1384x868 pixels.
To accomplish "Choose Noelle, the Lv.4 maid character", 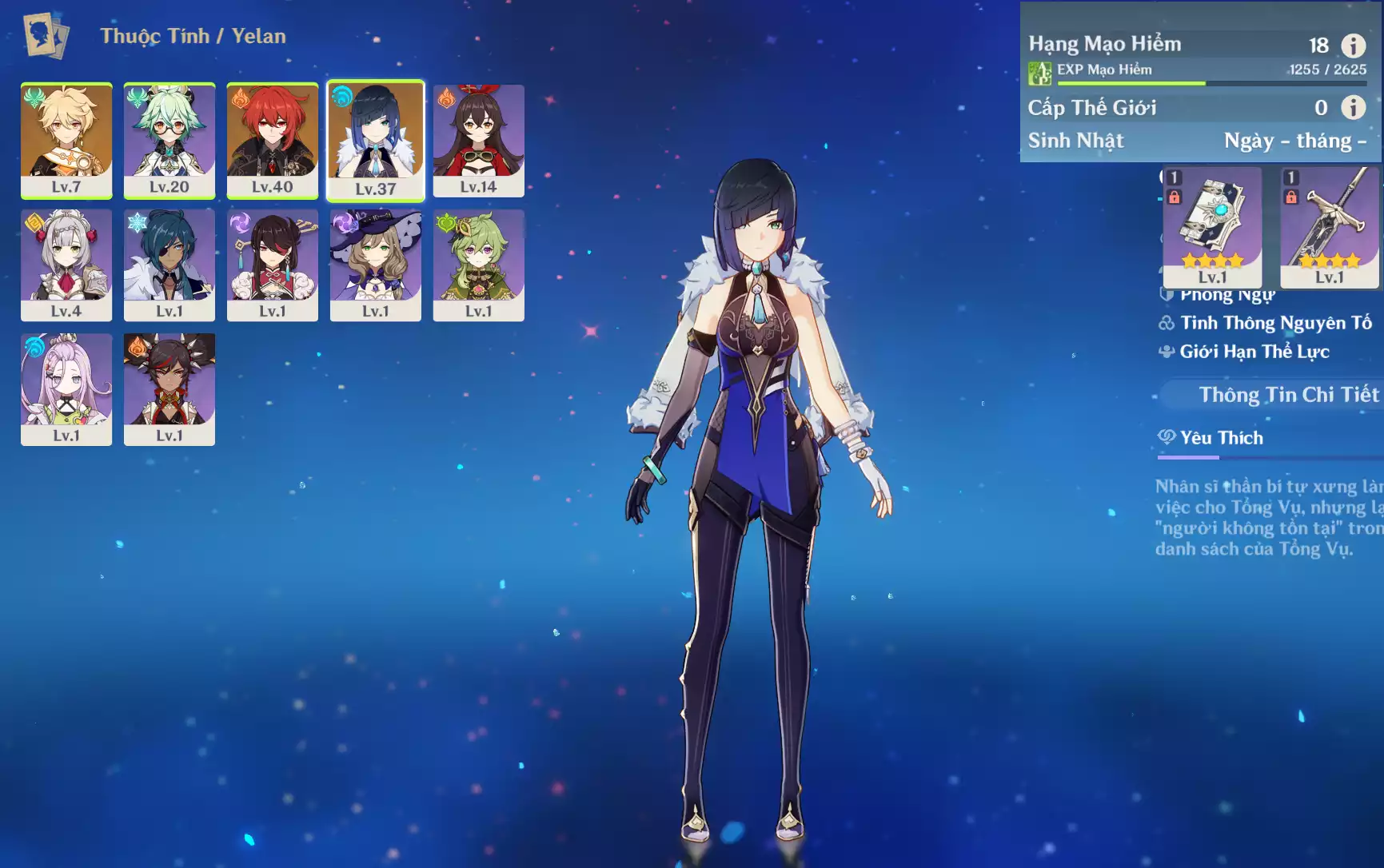I will pyautogui.click(x=66, y=265).
